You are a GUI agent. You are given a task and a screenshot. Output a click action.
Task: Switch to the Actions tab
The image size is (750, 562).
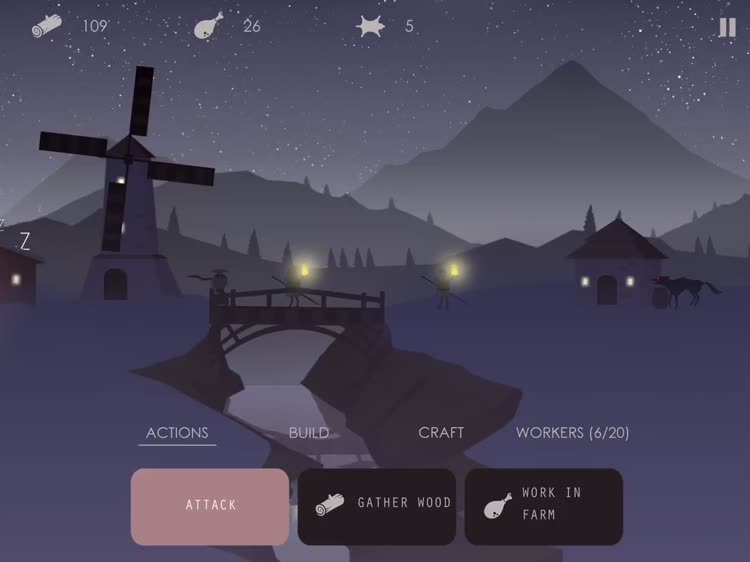pos(177,433)
